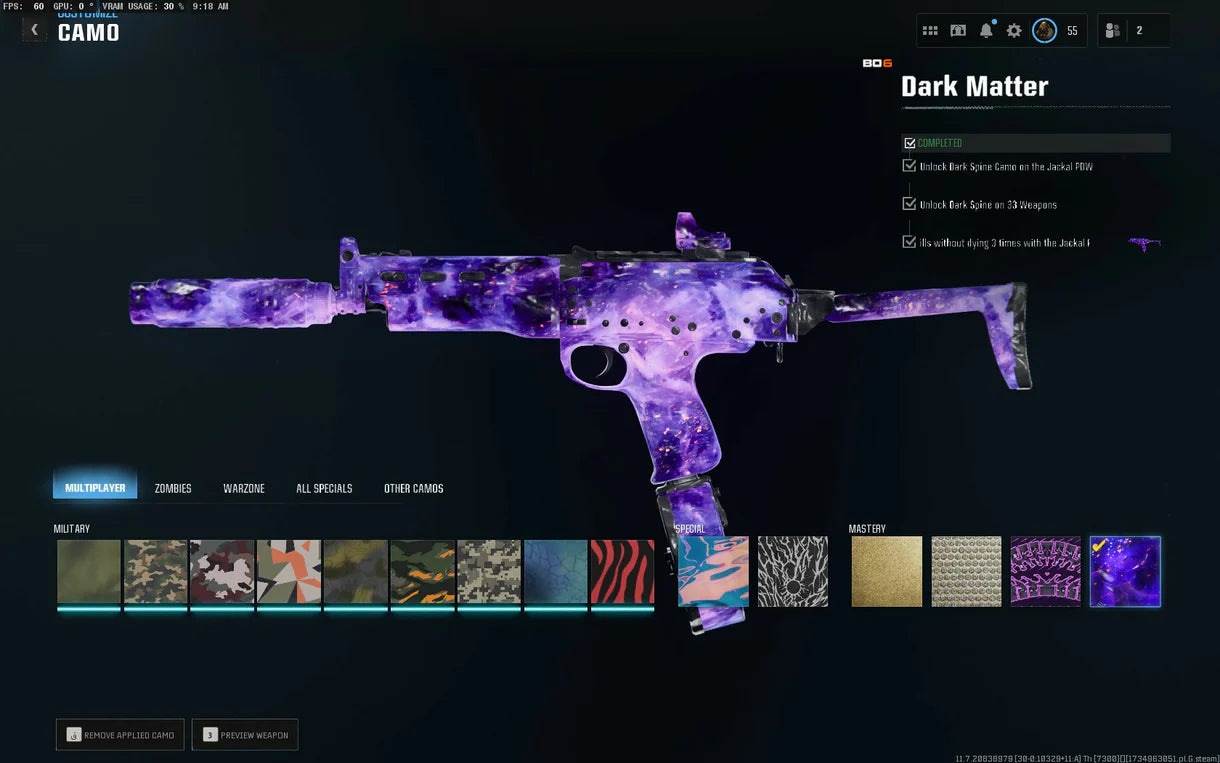Apply the blue hexagon scale camo

click(x=555, y=572)
